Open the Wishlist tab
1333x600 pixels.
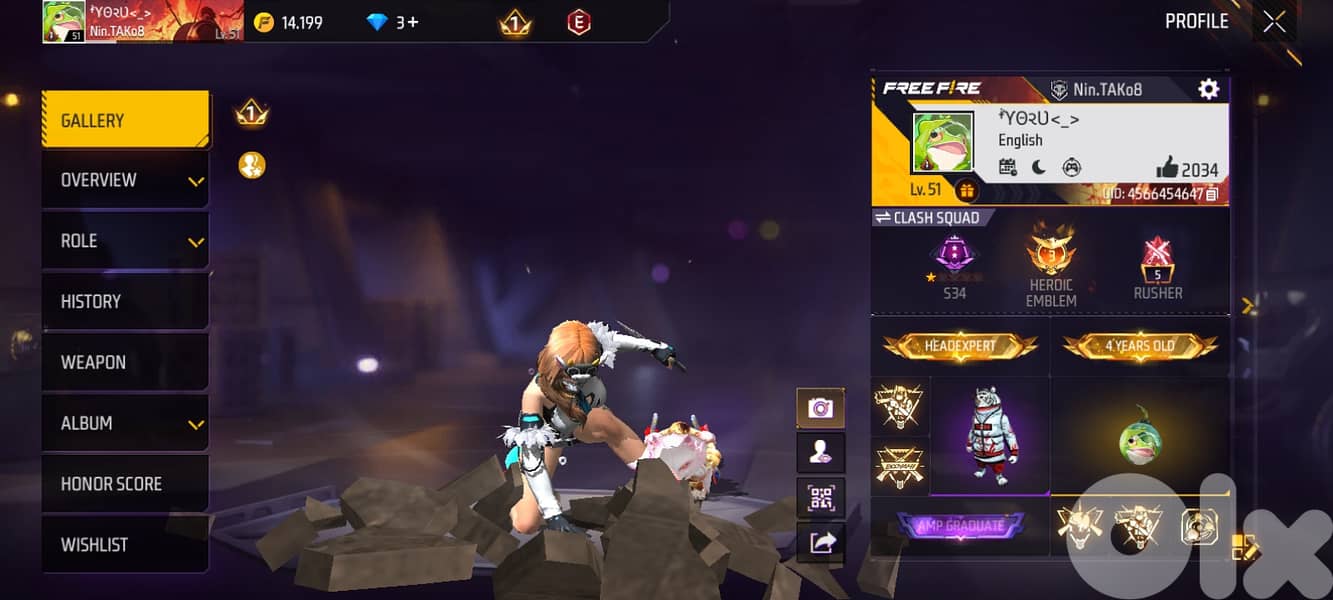[x=125, y=545]
